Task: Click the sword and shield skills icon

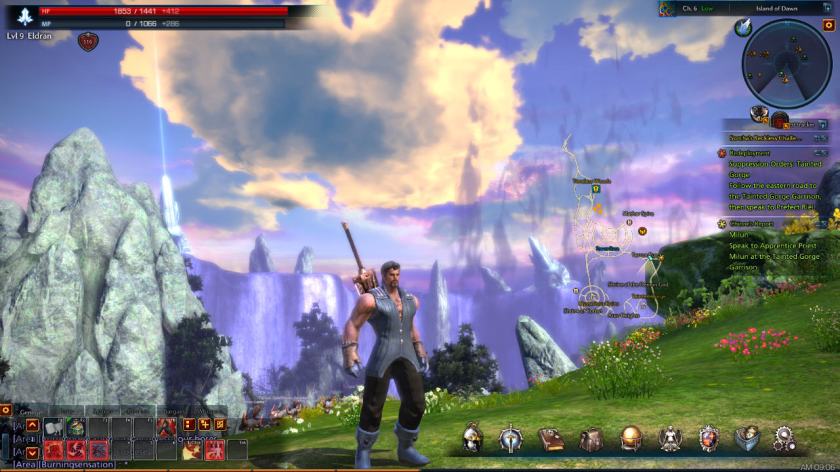Action: pos(512,438)
